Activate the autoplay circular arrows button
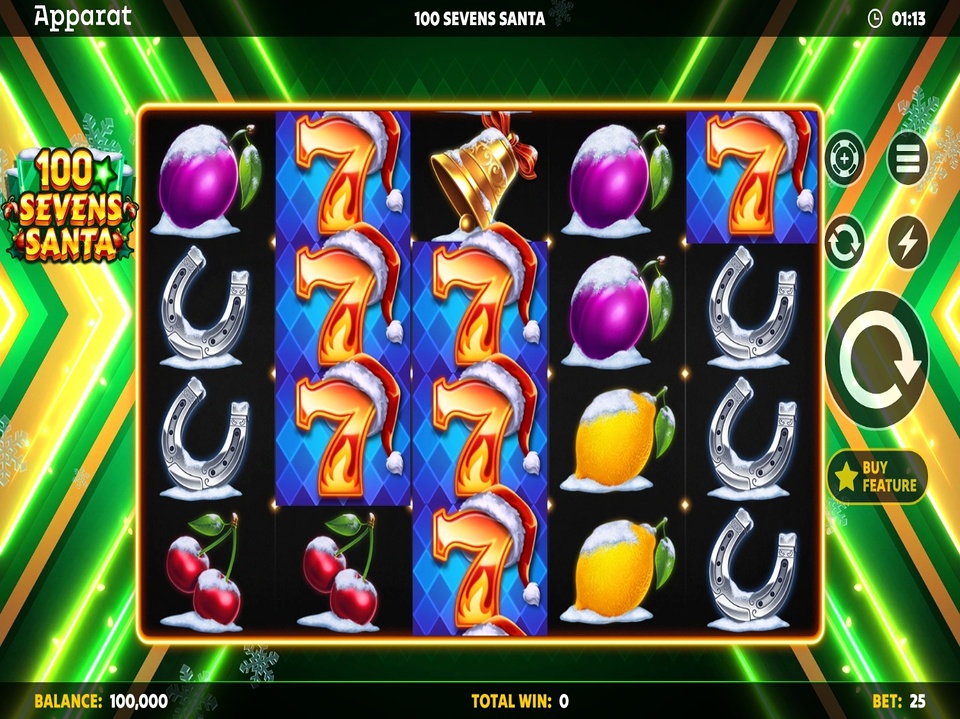Image resolution: width=960 pixels, height=719 pixels. tap(845, 242)
